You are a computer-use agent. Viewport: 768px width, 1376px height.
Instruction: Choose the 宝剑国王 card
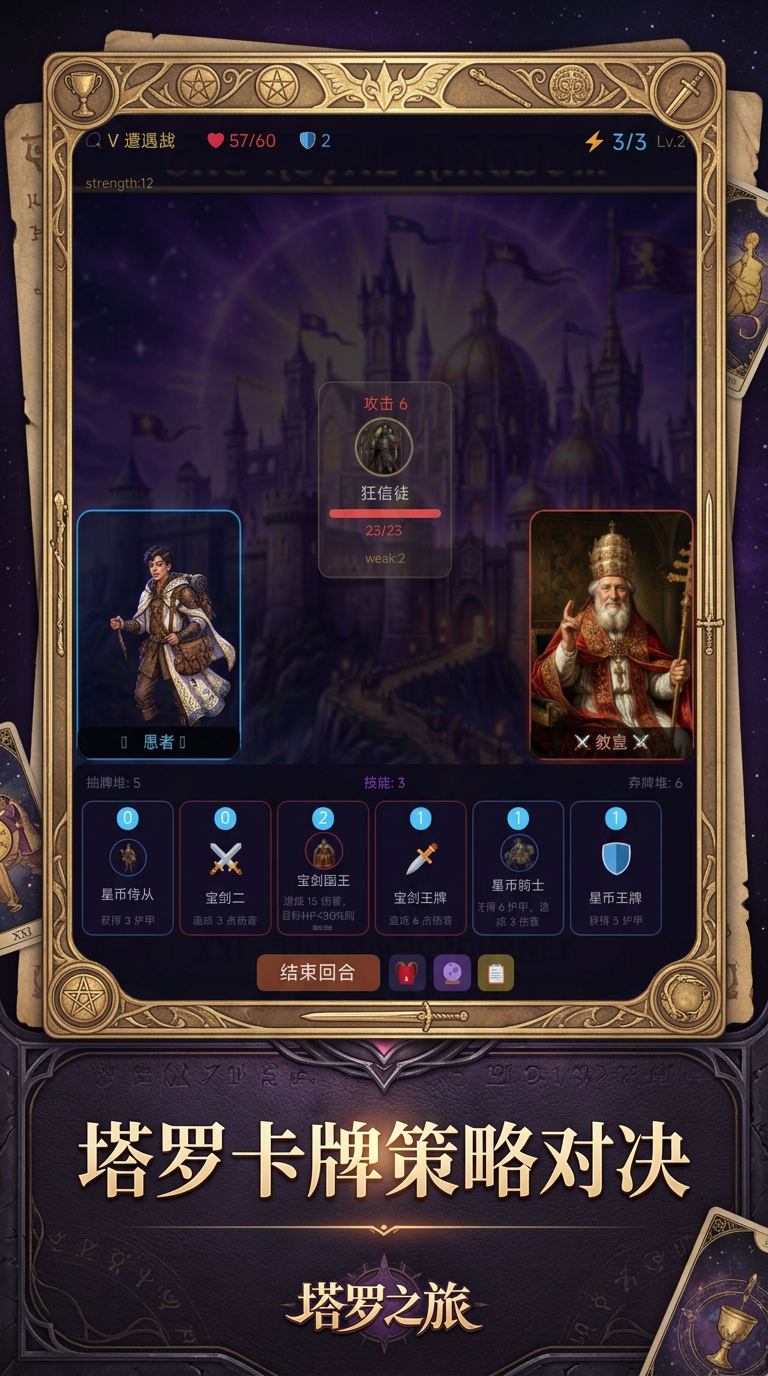tap(323, 868)
